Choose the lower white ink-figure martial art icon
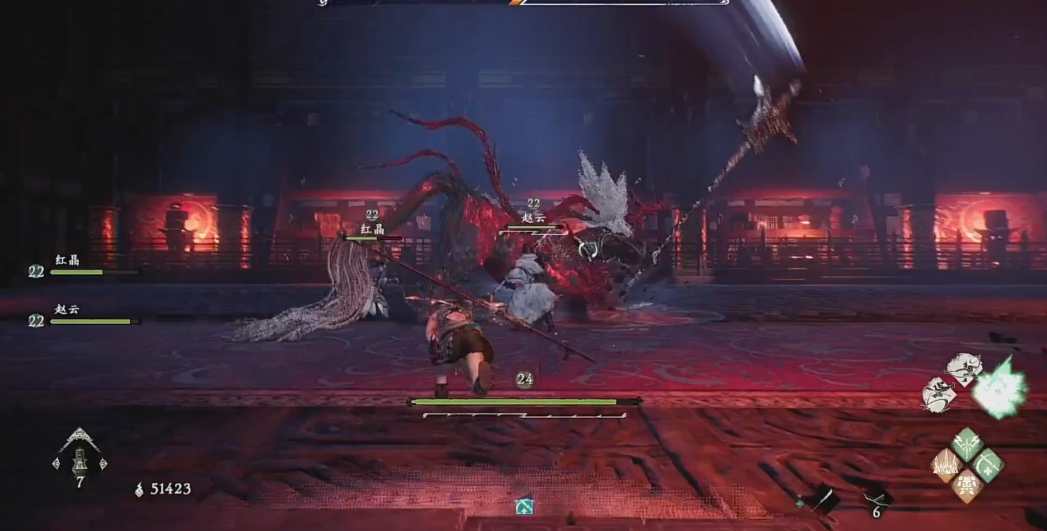The height and width of the screenshot is (531, 1047). [x=939, y=394]
